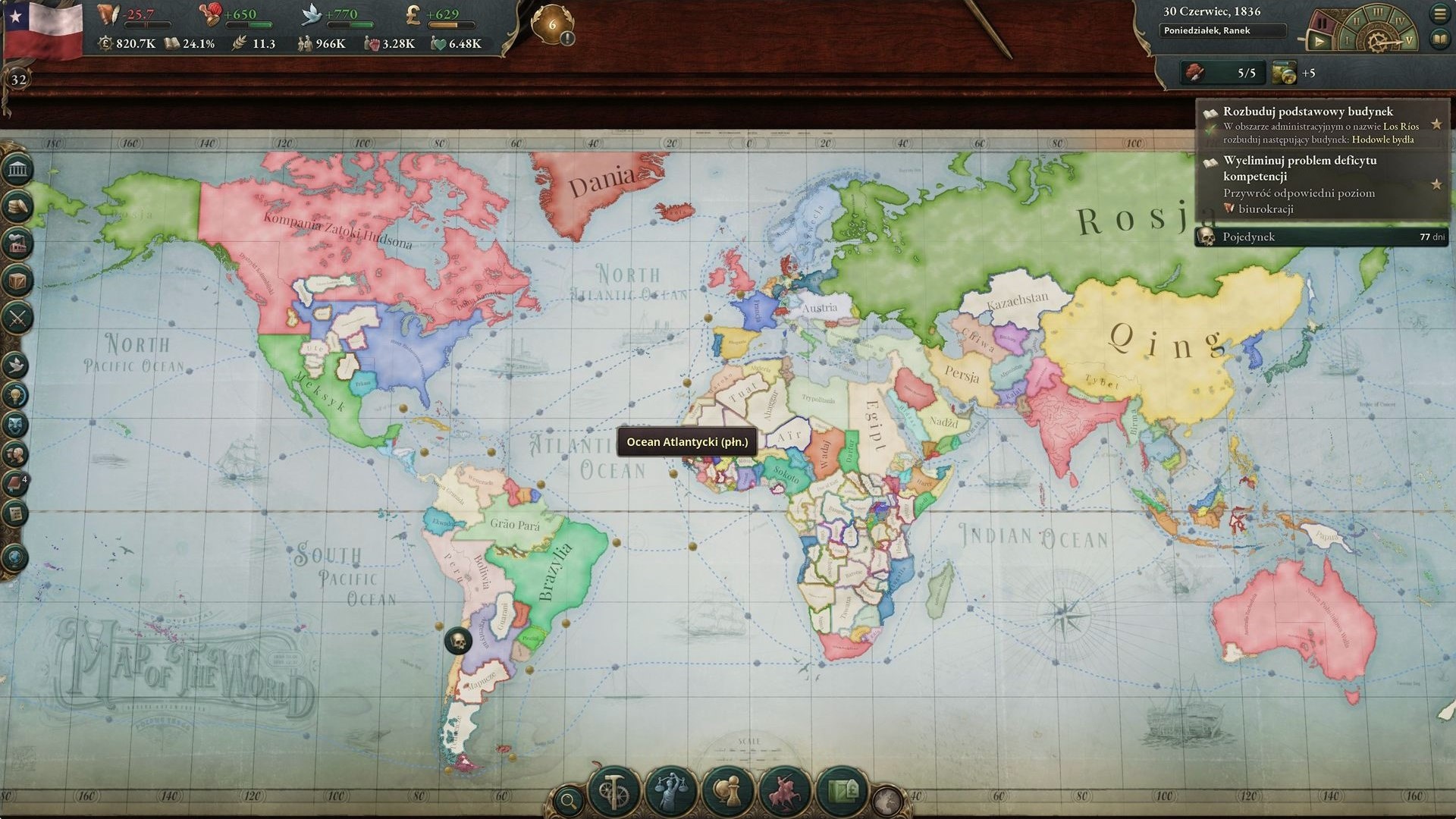Open the budget panel via coins icon
This screenshot has width=1456, height=819.
[17, 206]
